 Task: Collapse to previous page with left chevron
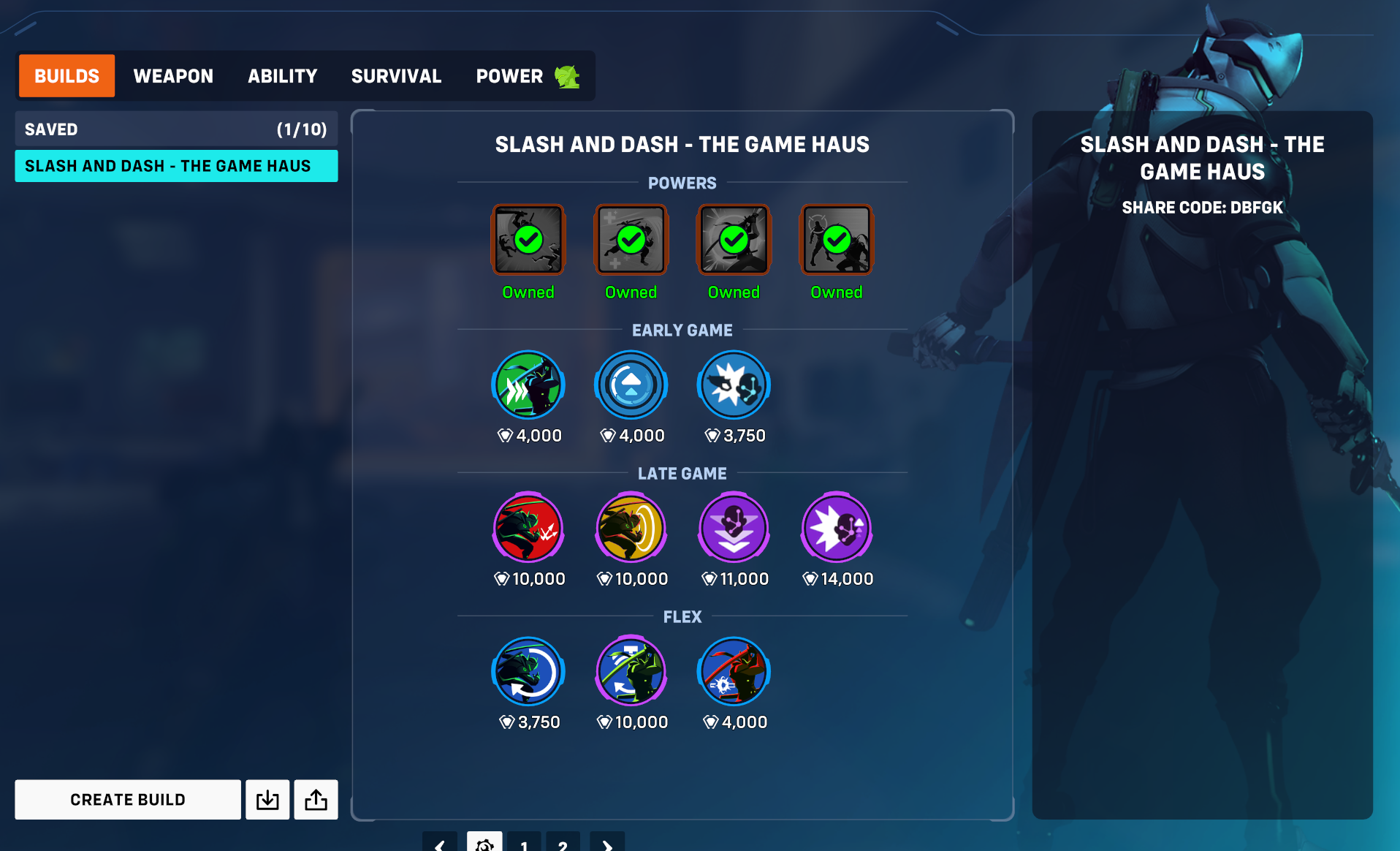[440, 844]
